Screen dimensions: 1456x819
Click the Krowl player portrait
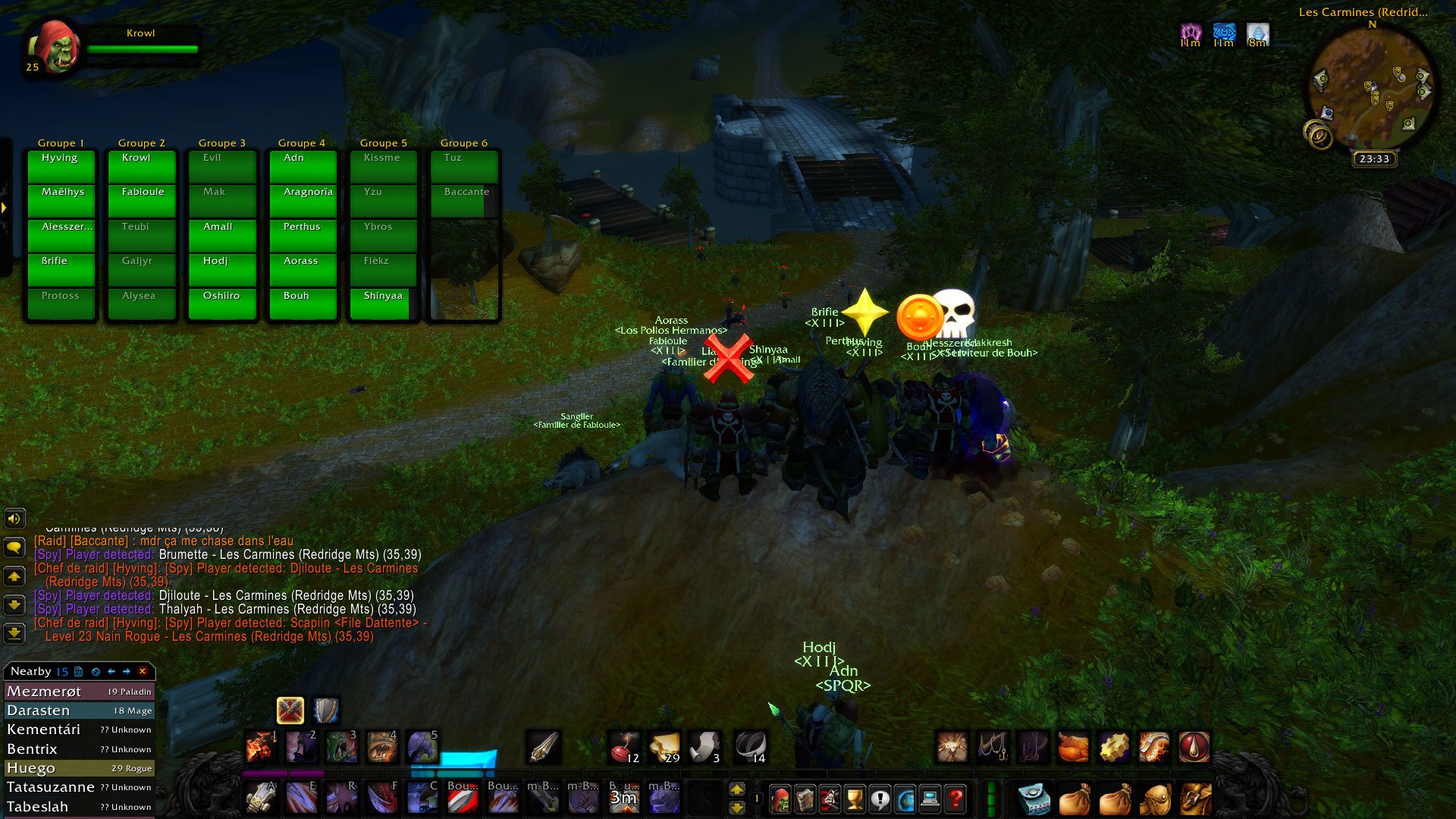click(53, 47)
